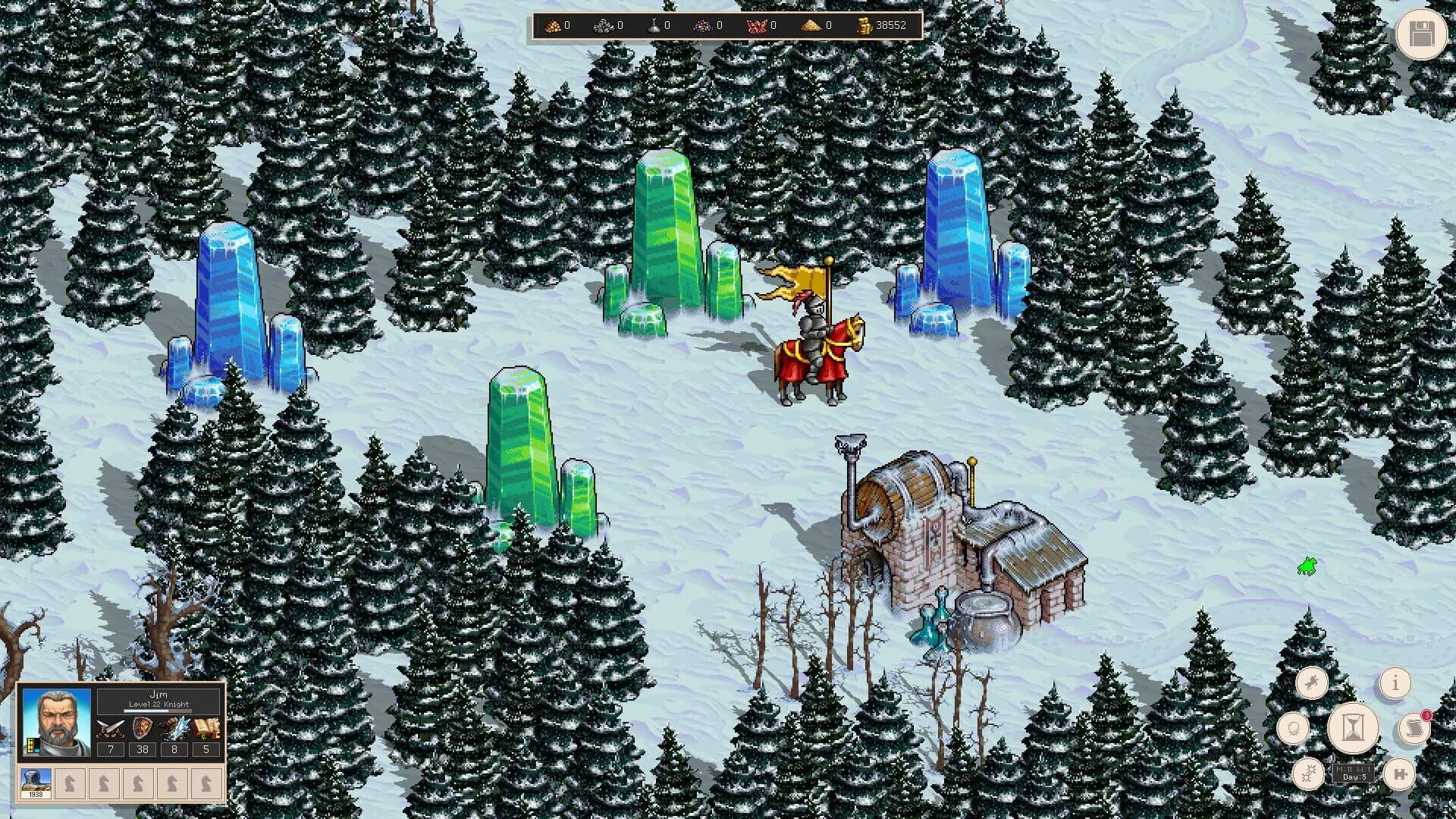
Task: Click the Day 5 date display
Action: pos(1354,776)
